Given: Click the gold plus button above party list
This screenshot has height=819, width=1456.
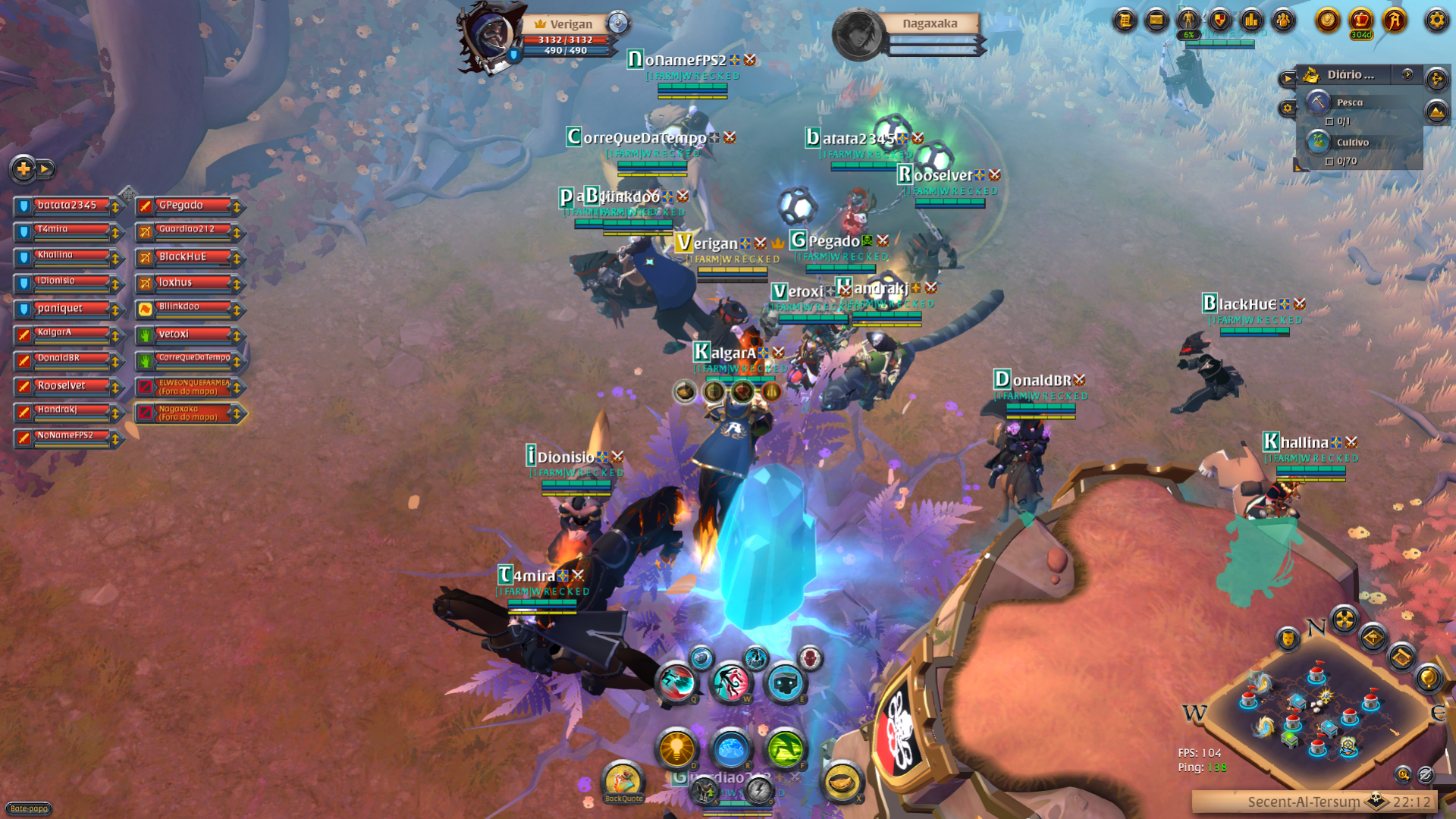Looking at the screenshot, I should click(x=24, y=169).
